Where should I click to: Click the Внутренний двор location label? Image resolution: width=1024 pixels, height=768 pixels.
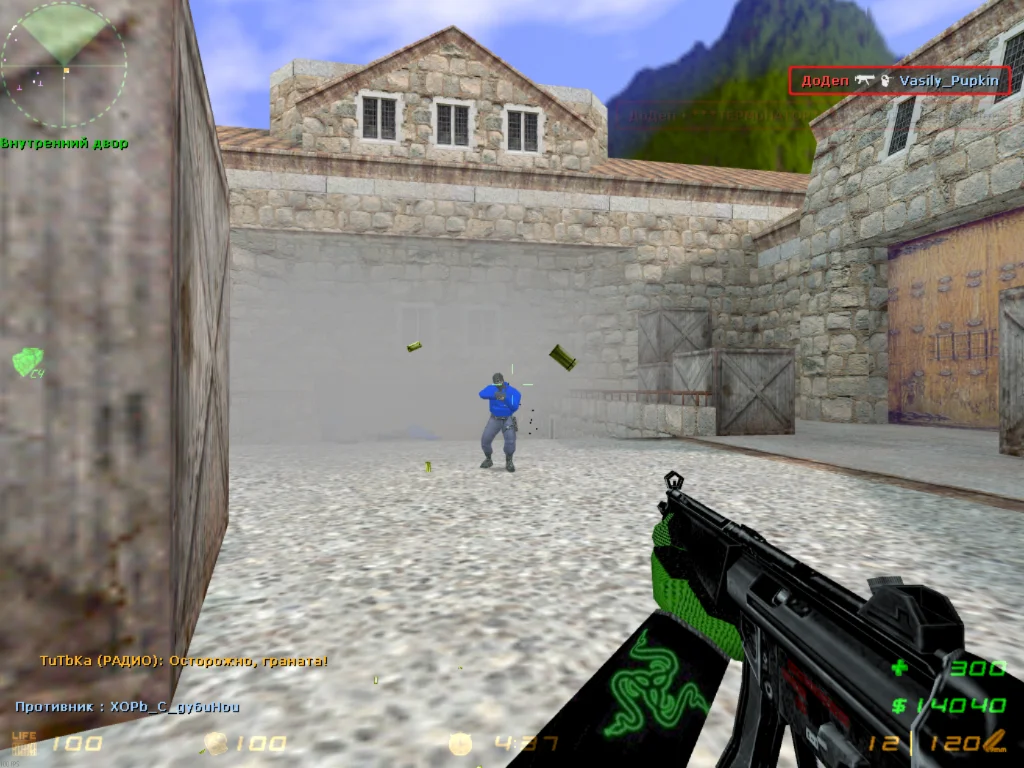point(64,144)
